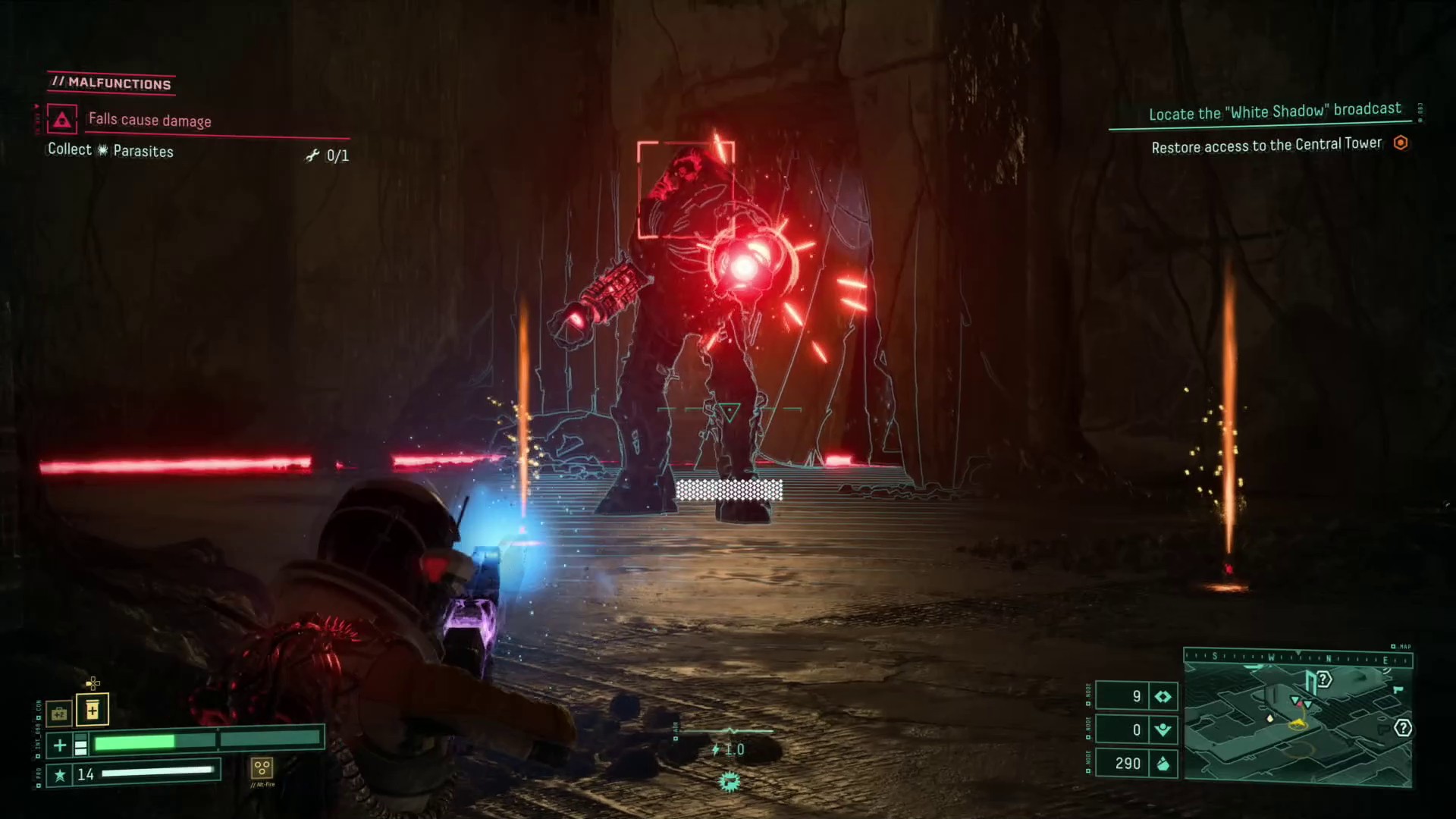Click the Alt-Fire ability icon
The width and height of the screenshot is (1456, 819).
[x=262, y=768]
